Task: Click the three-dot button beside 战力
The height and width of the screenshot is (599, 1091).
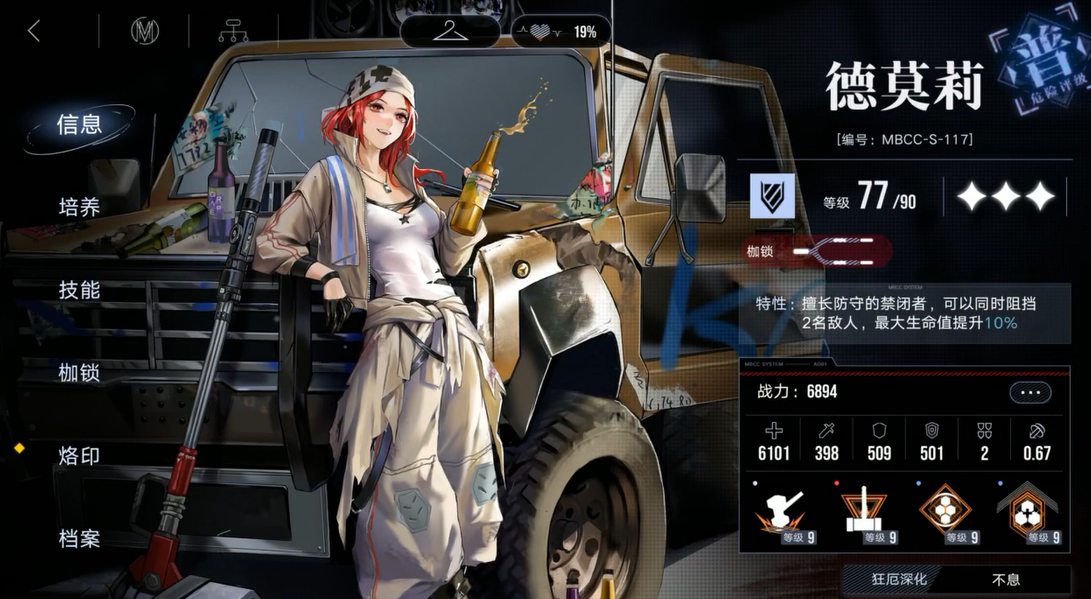Action: (x=1029, y=393)
